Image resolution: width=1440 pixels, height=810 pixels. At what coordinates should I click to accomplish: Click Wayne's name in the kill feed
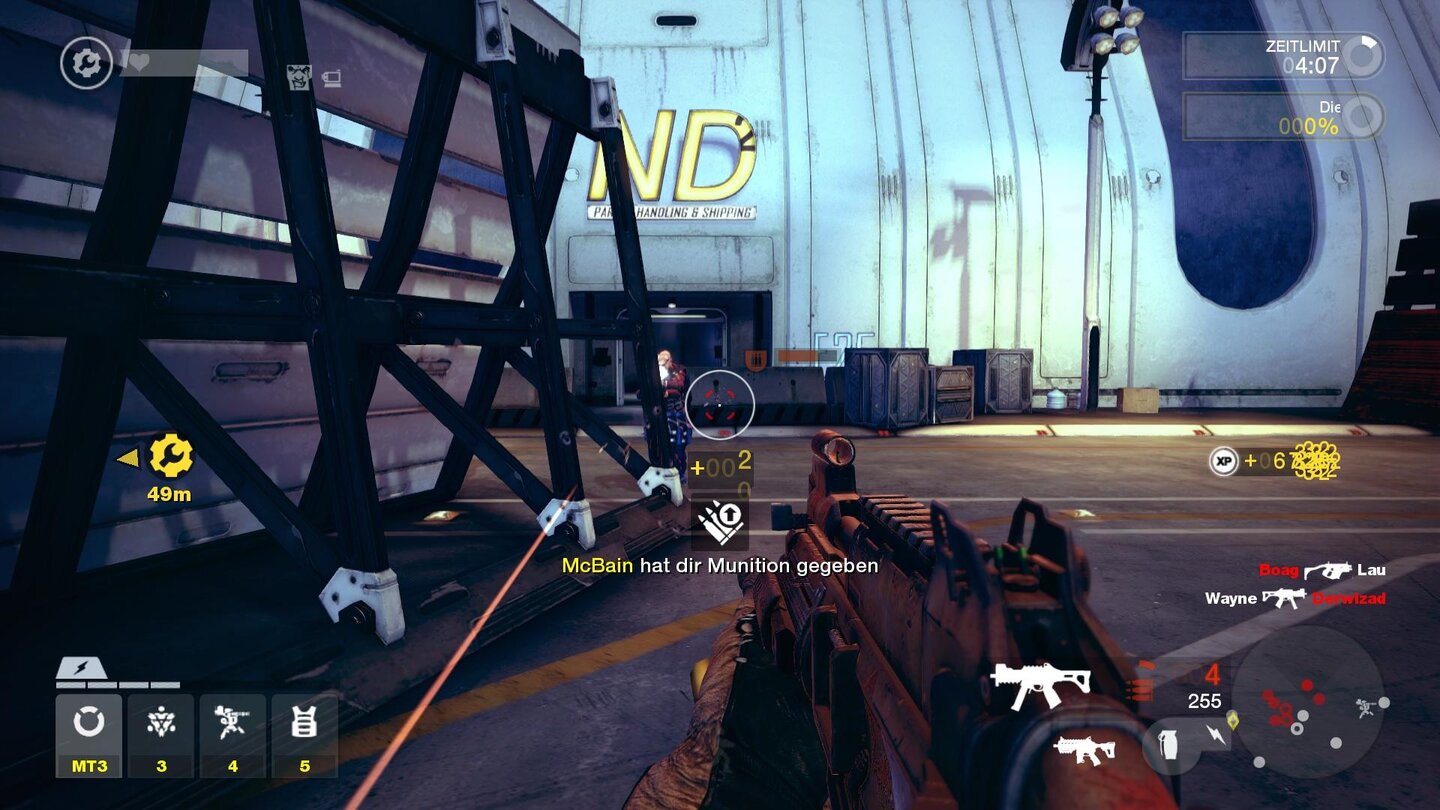(1230, 599)
